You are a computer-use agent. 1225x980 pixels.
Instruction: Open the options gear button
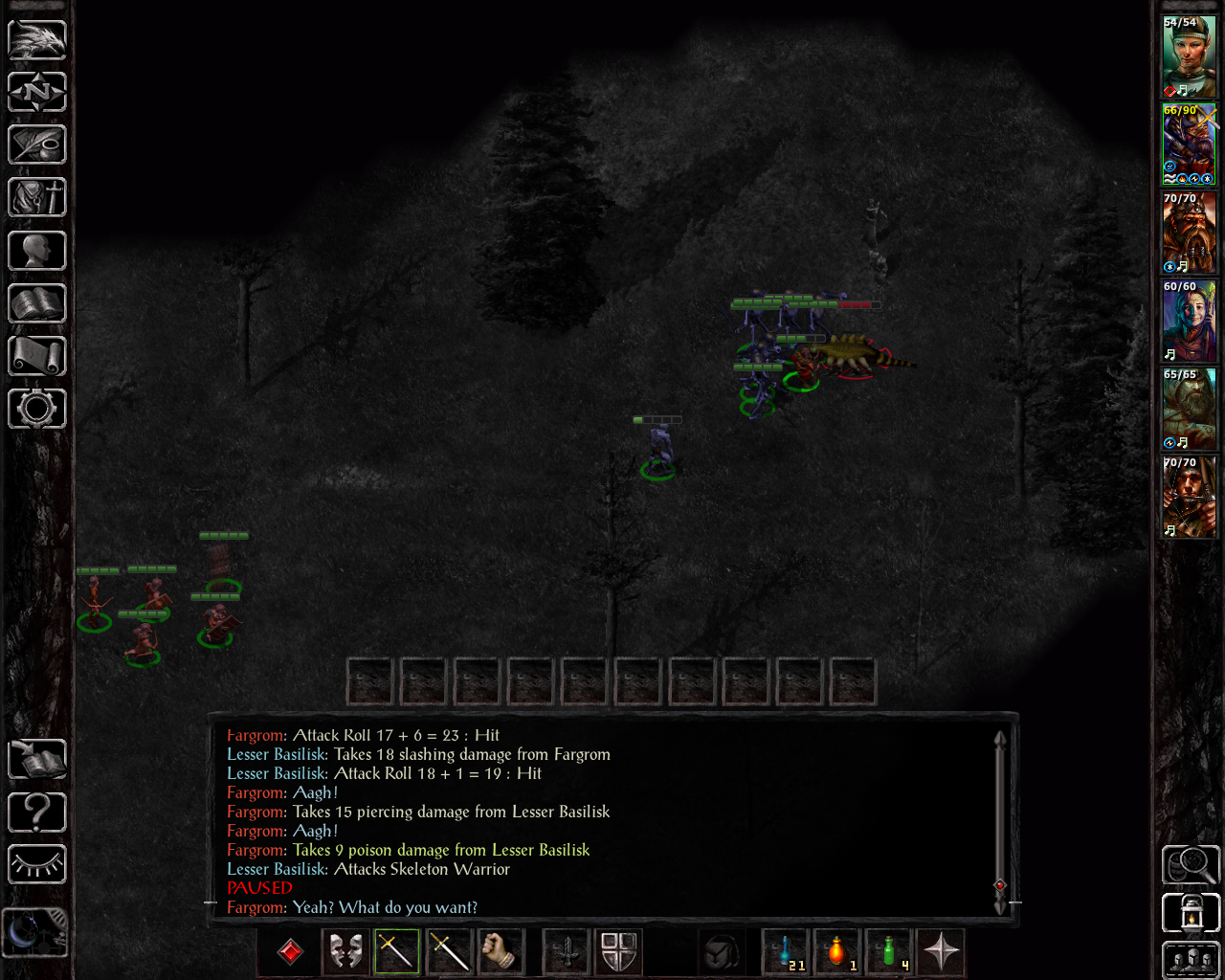coord(37,409)
